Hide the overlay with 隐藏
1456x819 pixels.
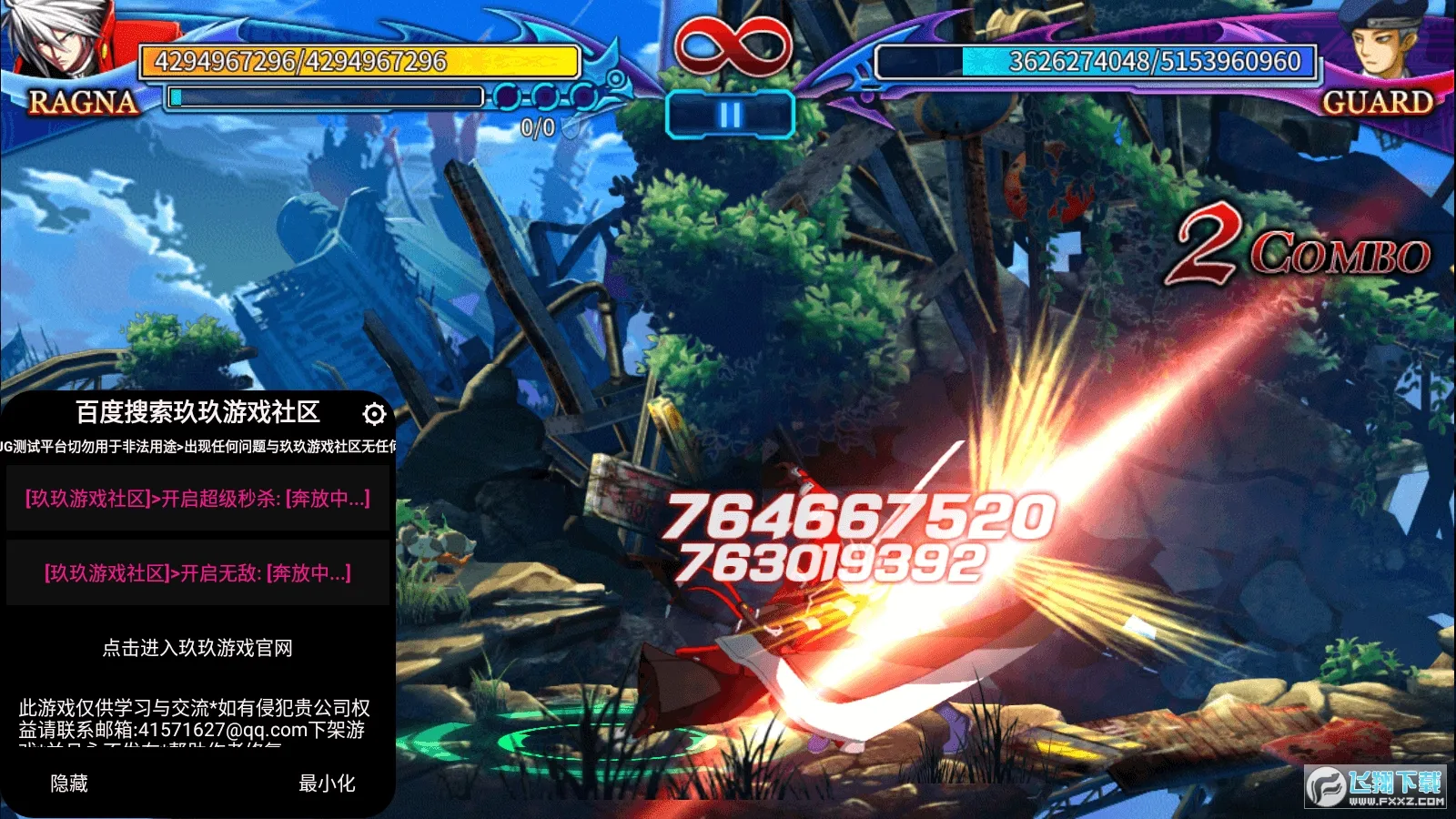69,784
